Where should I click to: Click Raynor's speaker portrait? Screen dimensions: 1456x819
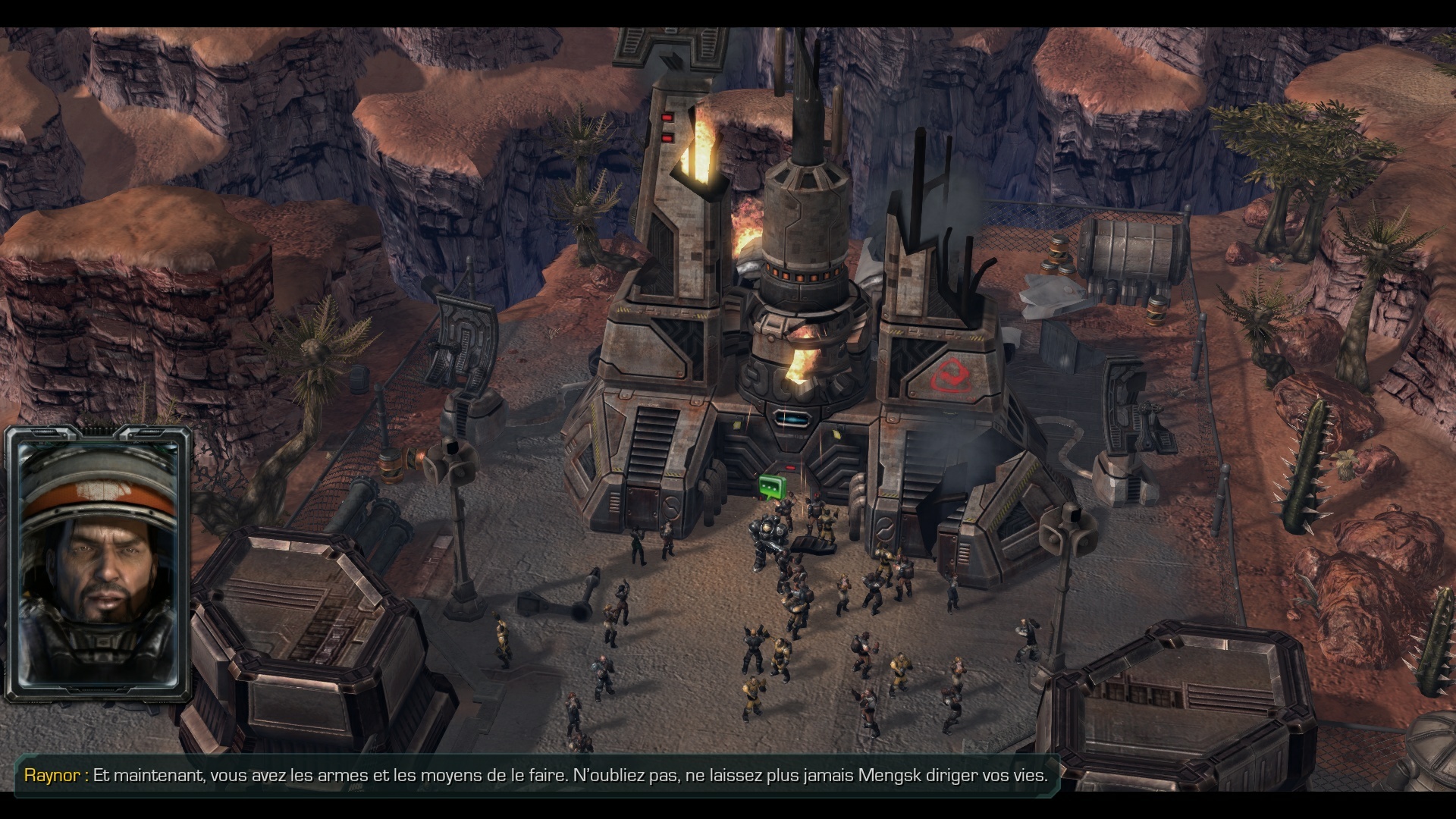tap(98, 564)
